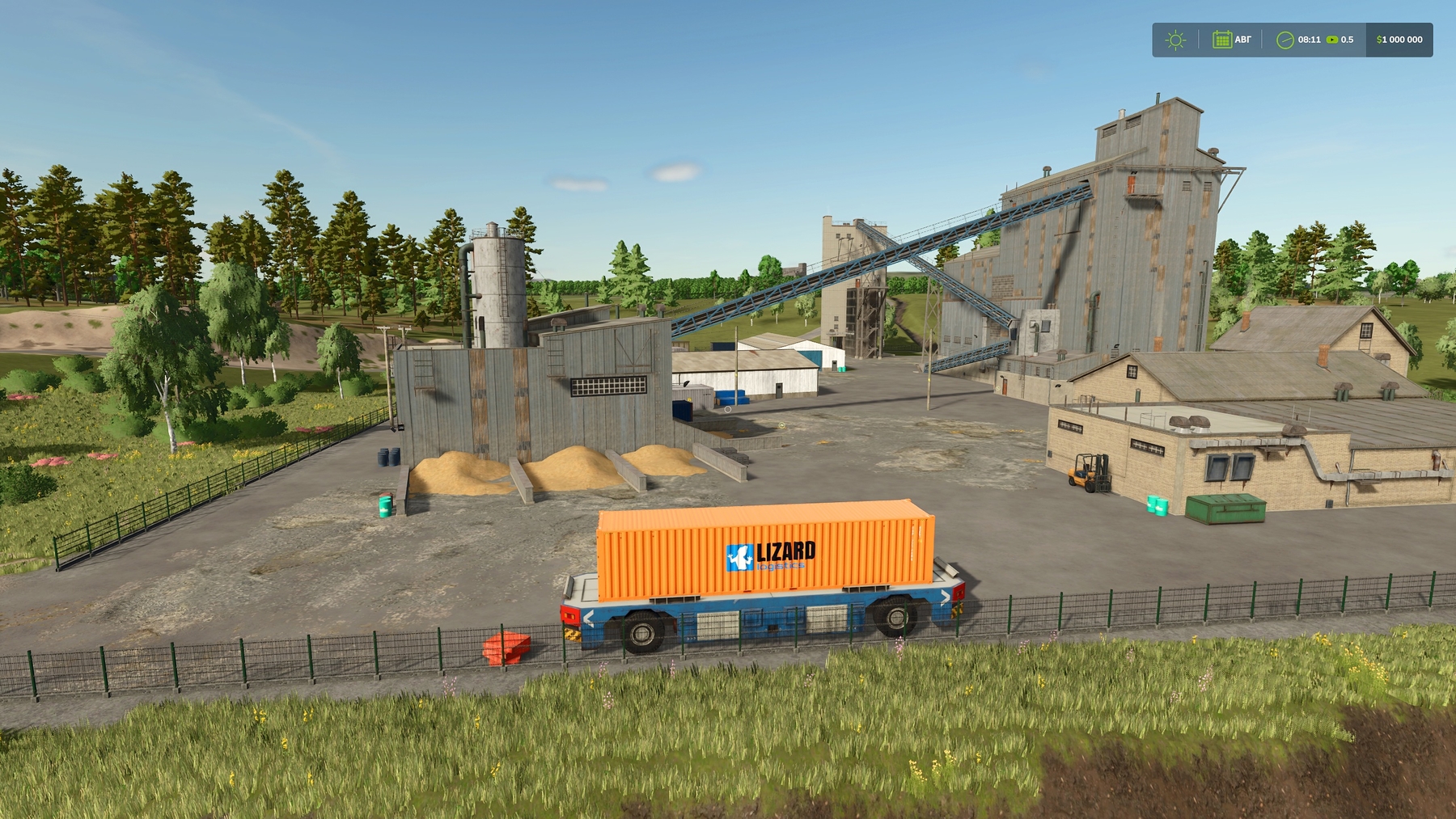Click the clock icon showing 08:11
Screen dimensions: 1456x819
click(x=1285, y=39)
